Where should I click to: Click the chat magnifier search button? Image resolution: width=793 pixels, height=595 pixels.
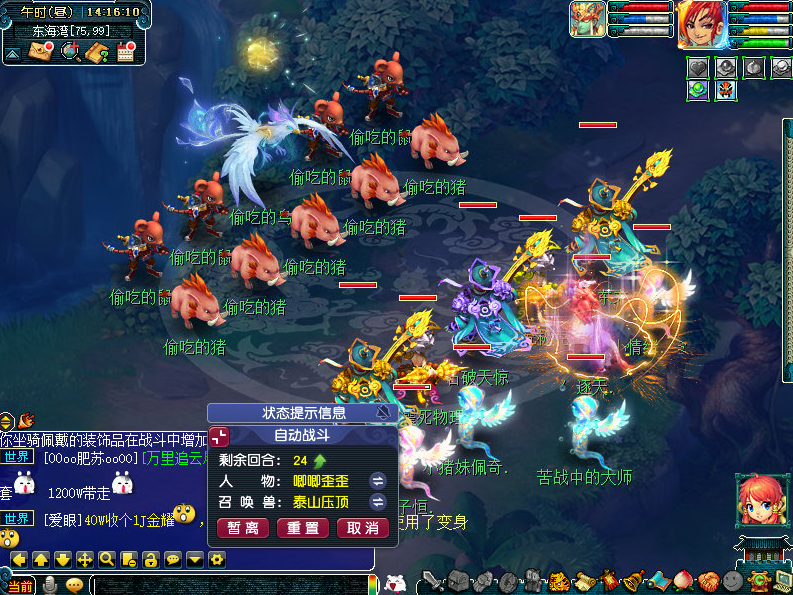coord(107,559)
